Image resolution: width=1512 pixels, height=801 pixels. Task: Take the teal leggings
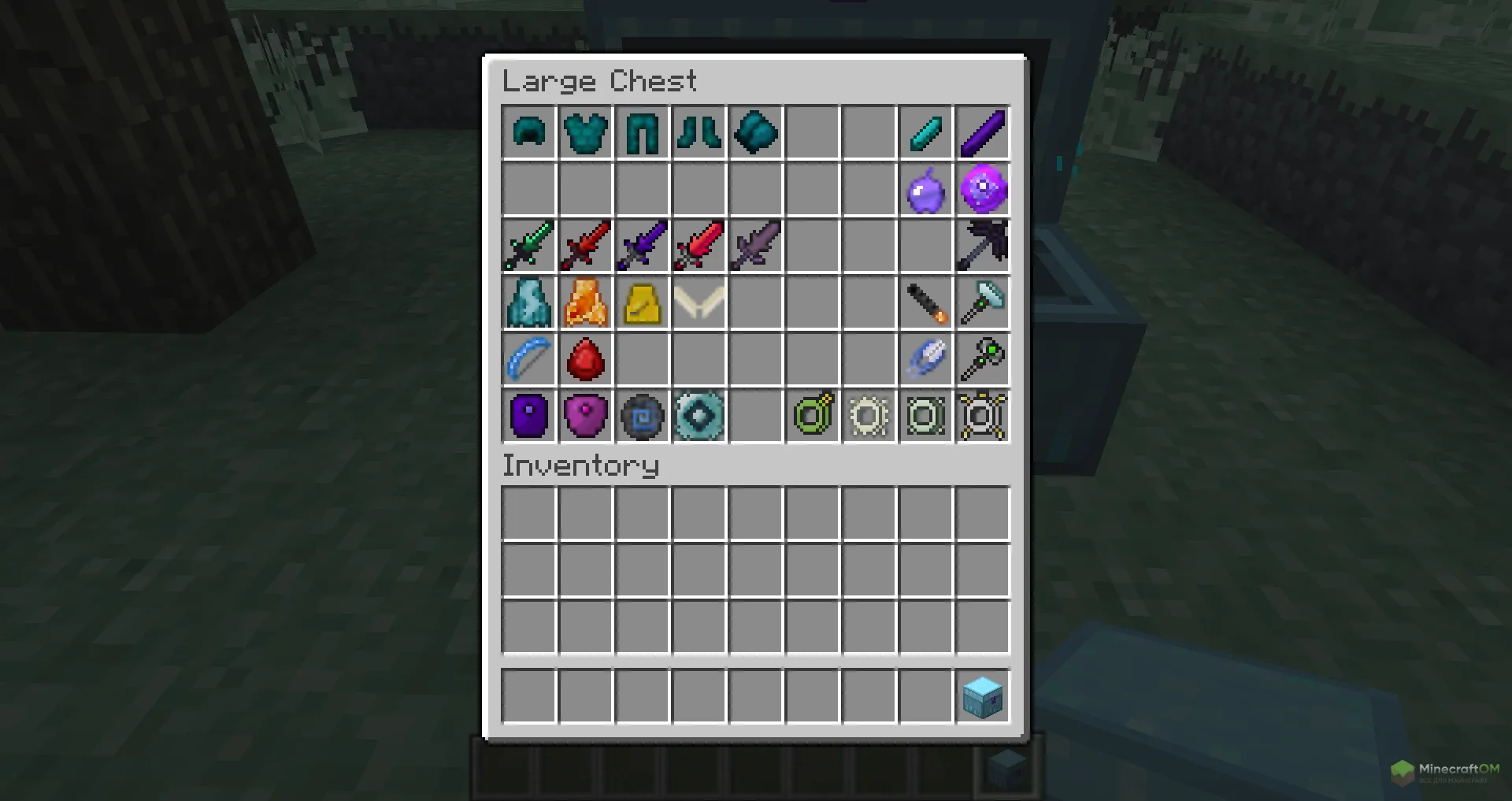tap(642, 132)
